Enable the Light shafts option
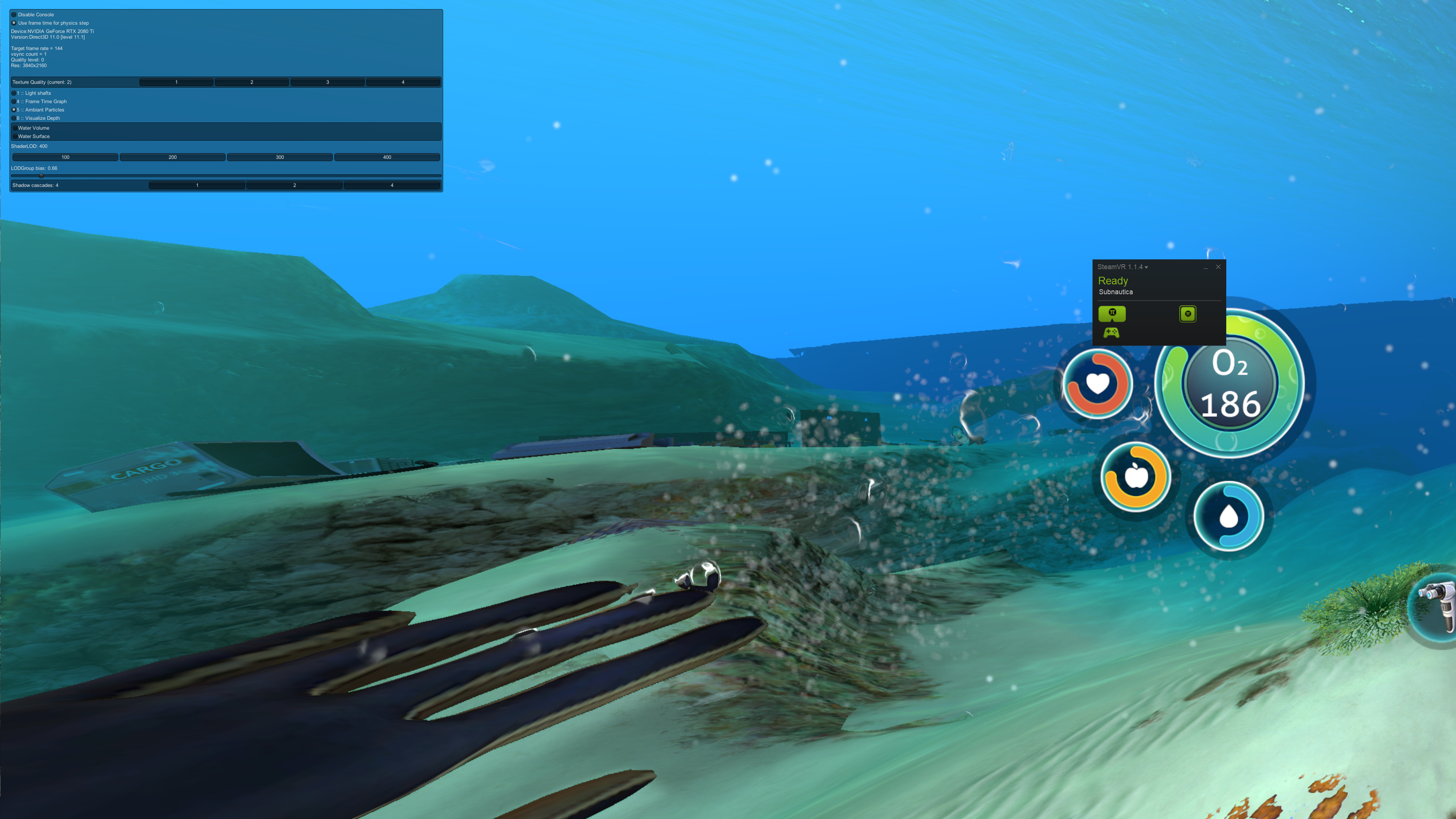 coord(14,93)
